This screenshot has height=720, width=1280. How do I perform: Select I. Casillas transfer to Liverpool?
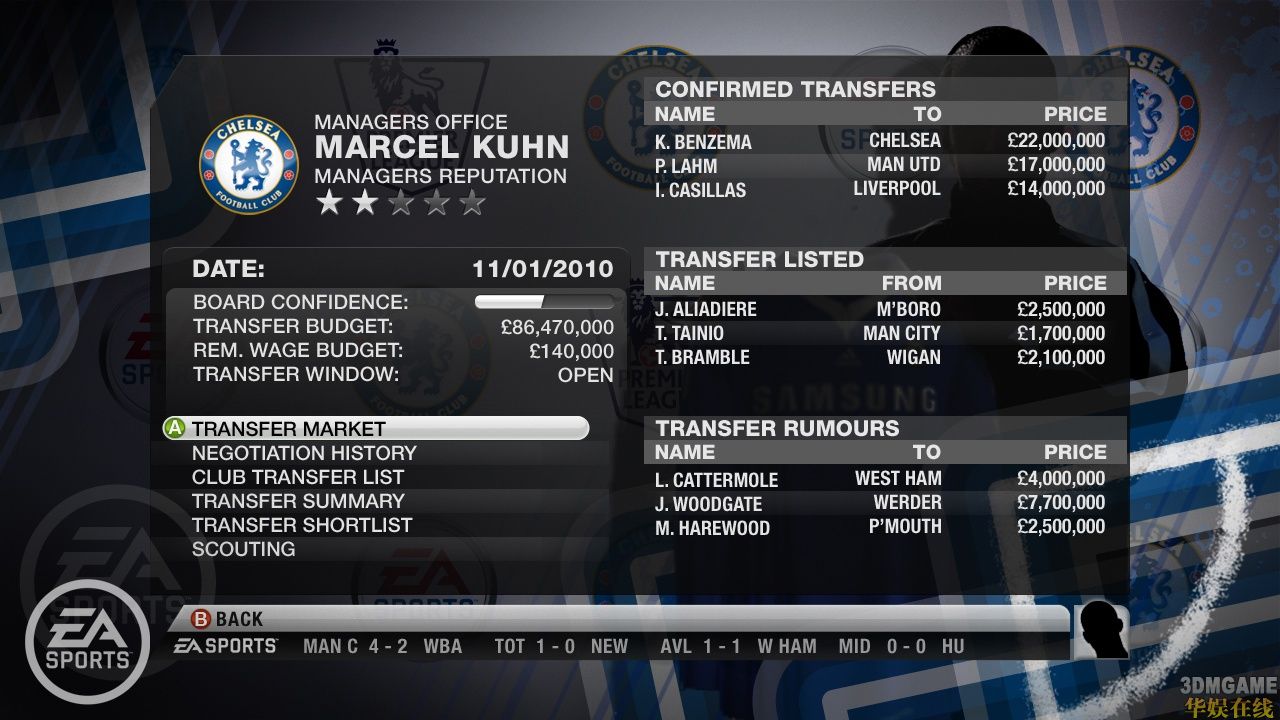[880, 189]
